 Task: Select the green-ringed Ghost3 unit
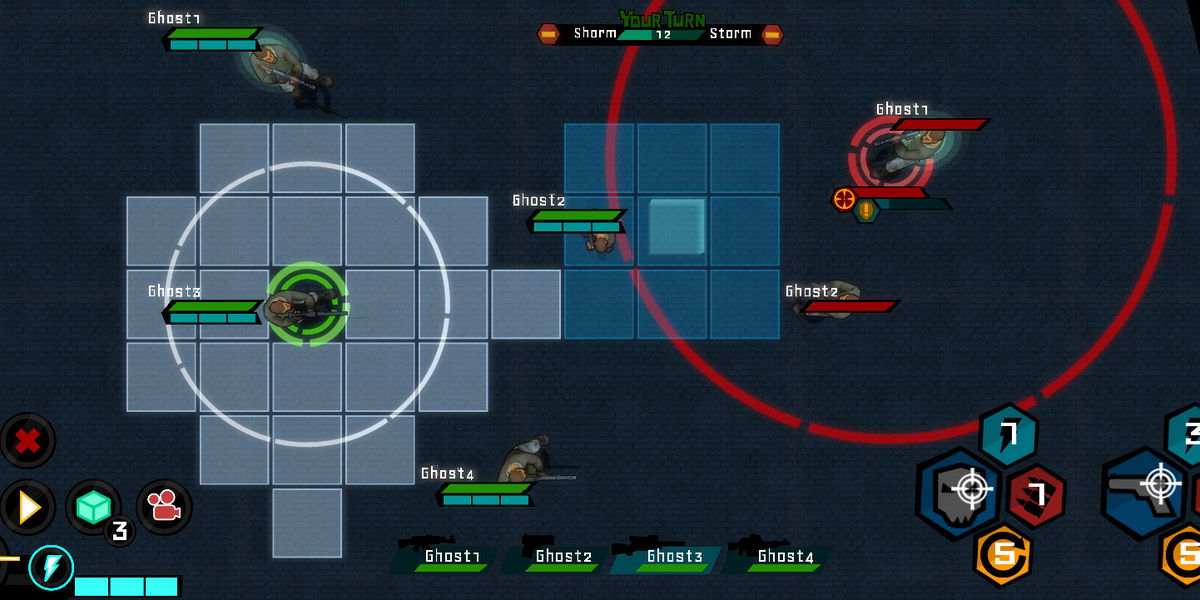[x=306, y=304]
